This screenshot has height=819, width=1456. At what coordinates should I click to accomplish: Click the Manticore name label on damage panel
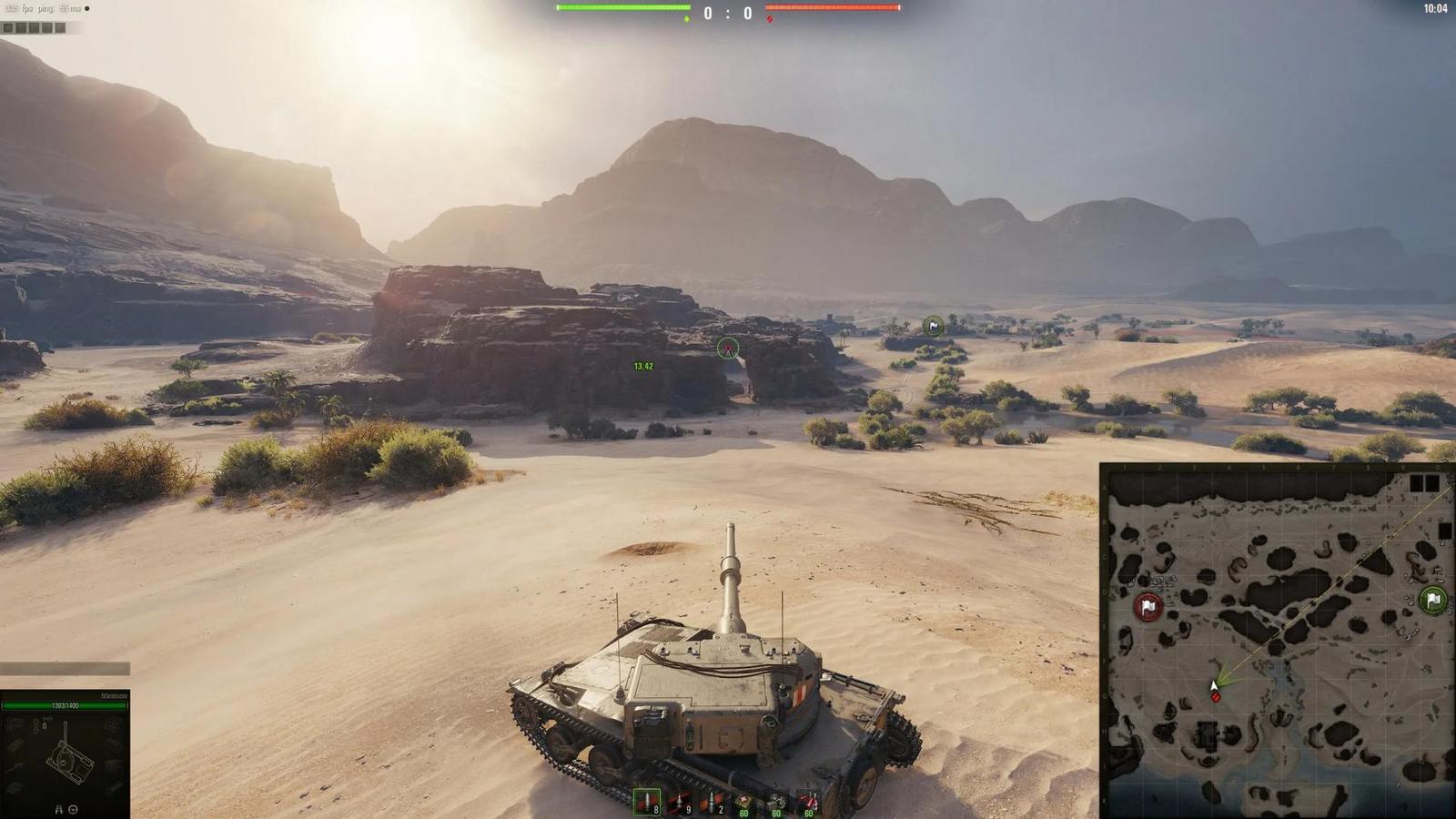(x=115, y=693)
